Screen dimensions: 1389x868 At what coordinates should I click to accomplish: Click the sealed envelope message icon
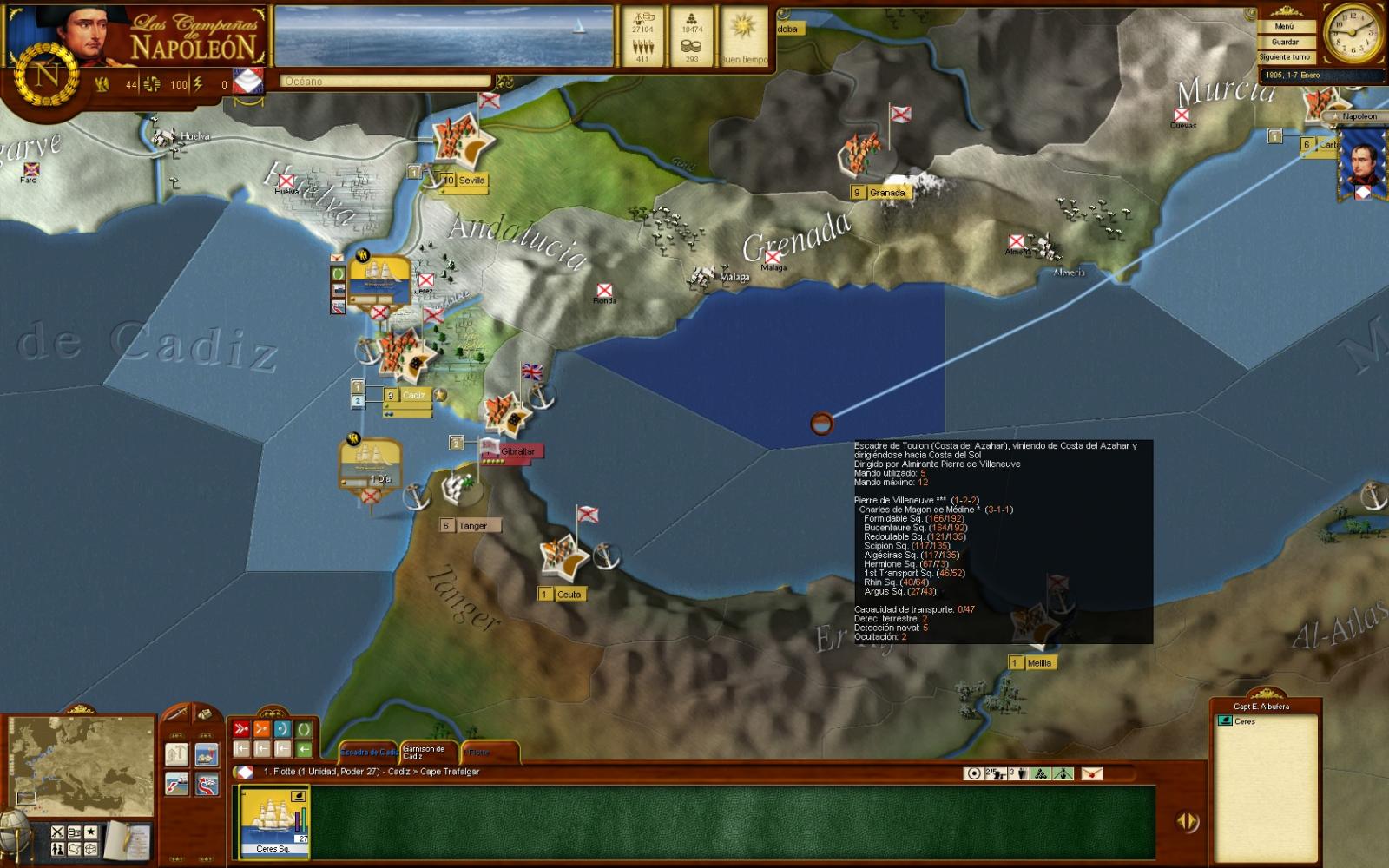(1092, 773)
